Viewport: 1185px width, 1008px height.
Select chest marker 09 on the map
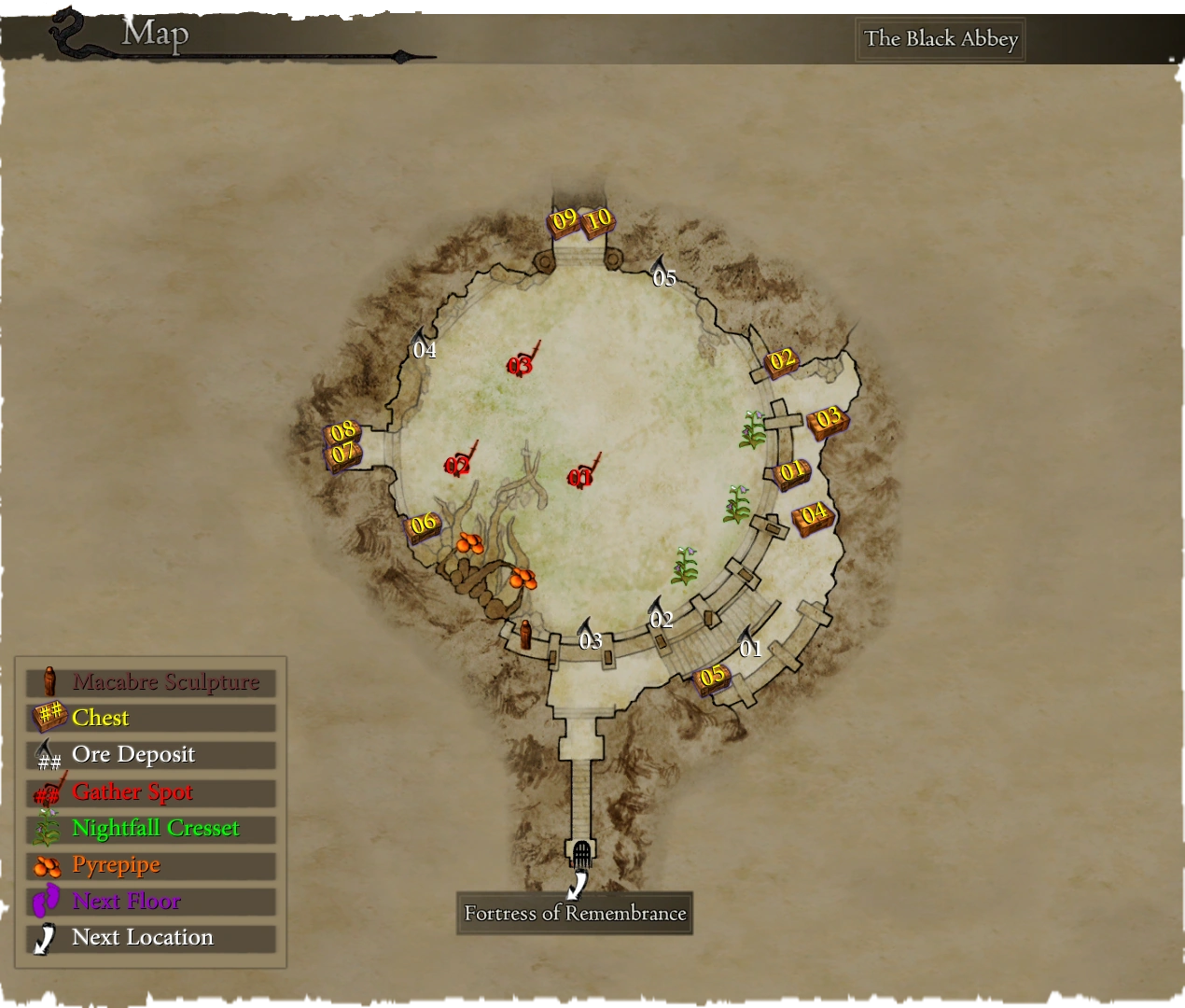[565, 221]
